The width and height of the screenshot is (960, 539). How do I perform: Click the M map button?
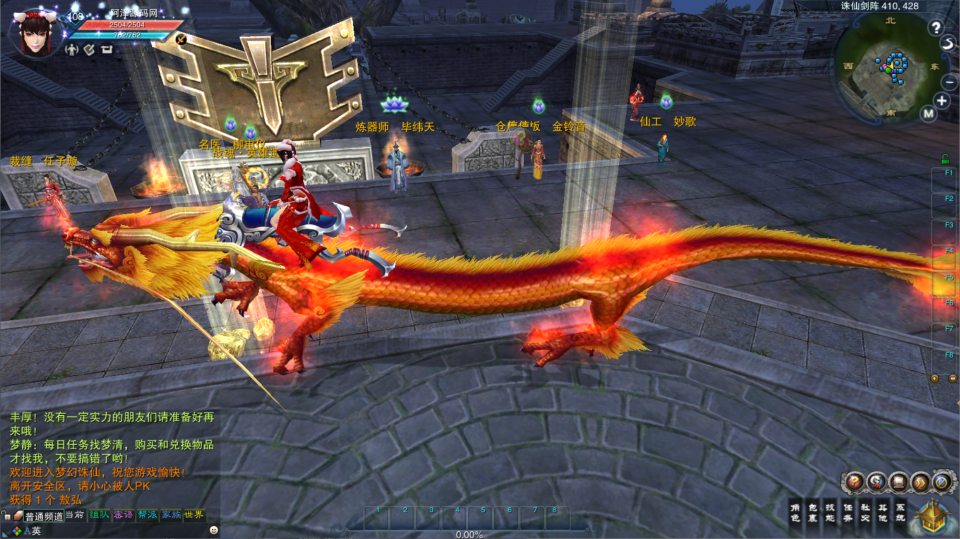[928, 114]
